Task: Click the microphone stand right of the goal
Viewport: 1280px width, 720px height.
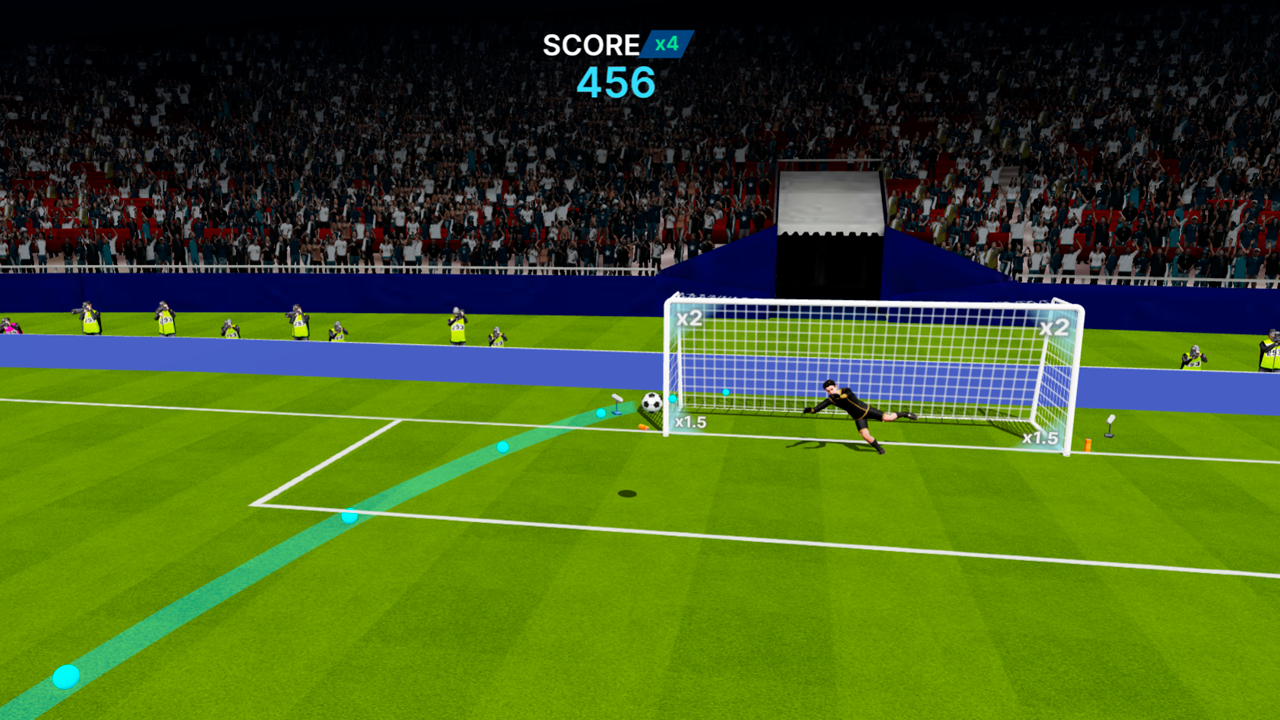Action: (1112, 426)
